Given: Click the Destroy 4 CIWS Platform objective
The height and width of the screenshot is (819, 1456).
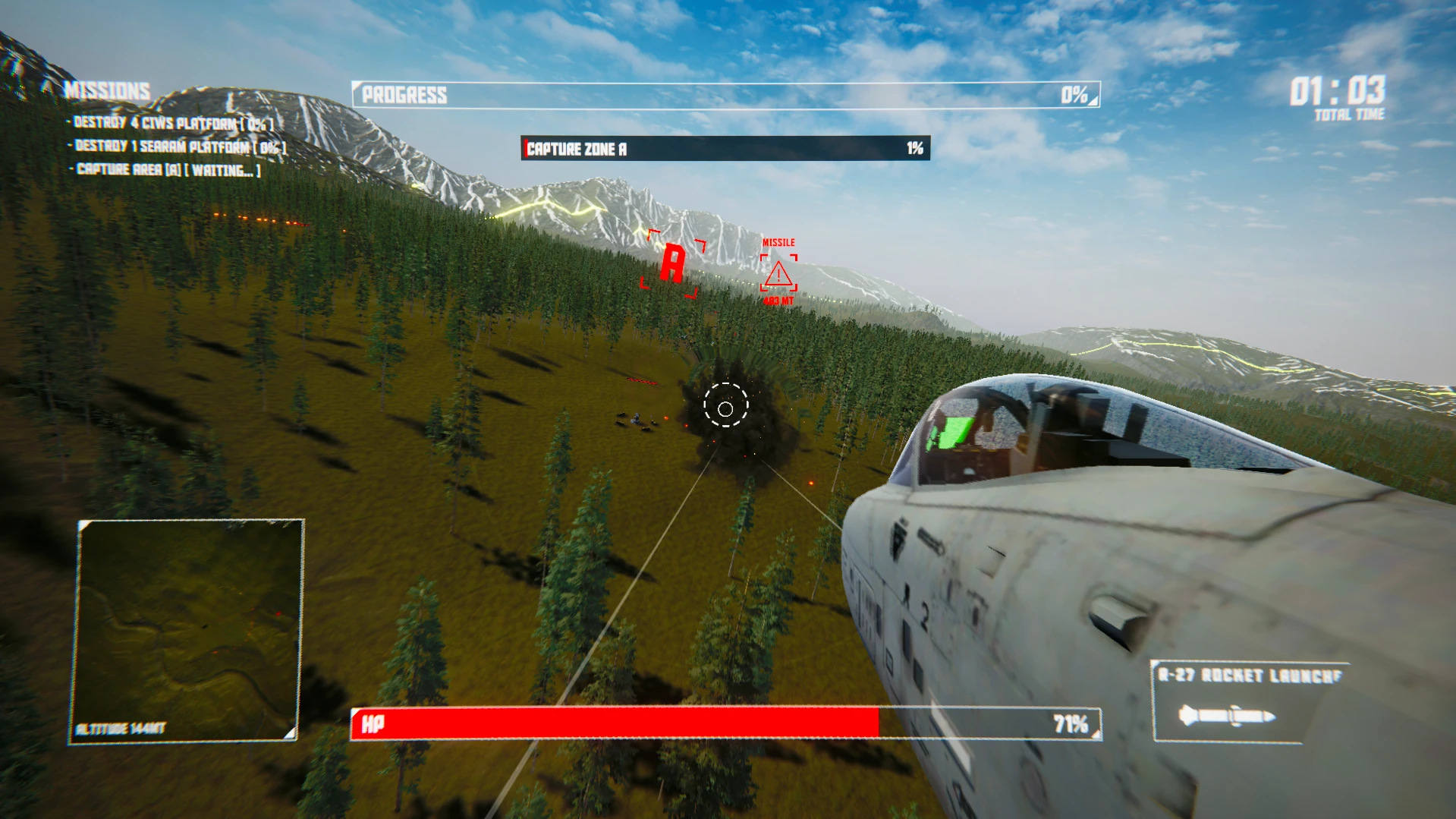Looking at the screenshot, I should [x=173, y=123].
